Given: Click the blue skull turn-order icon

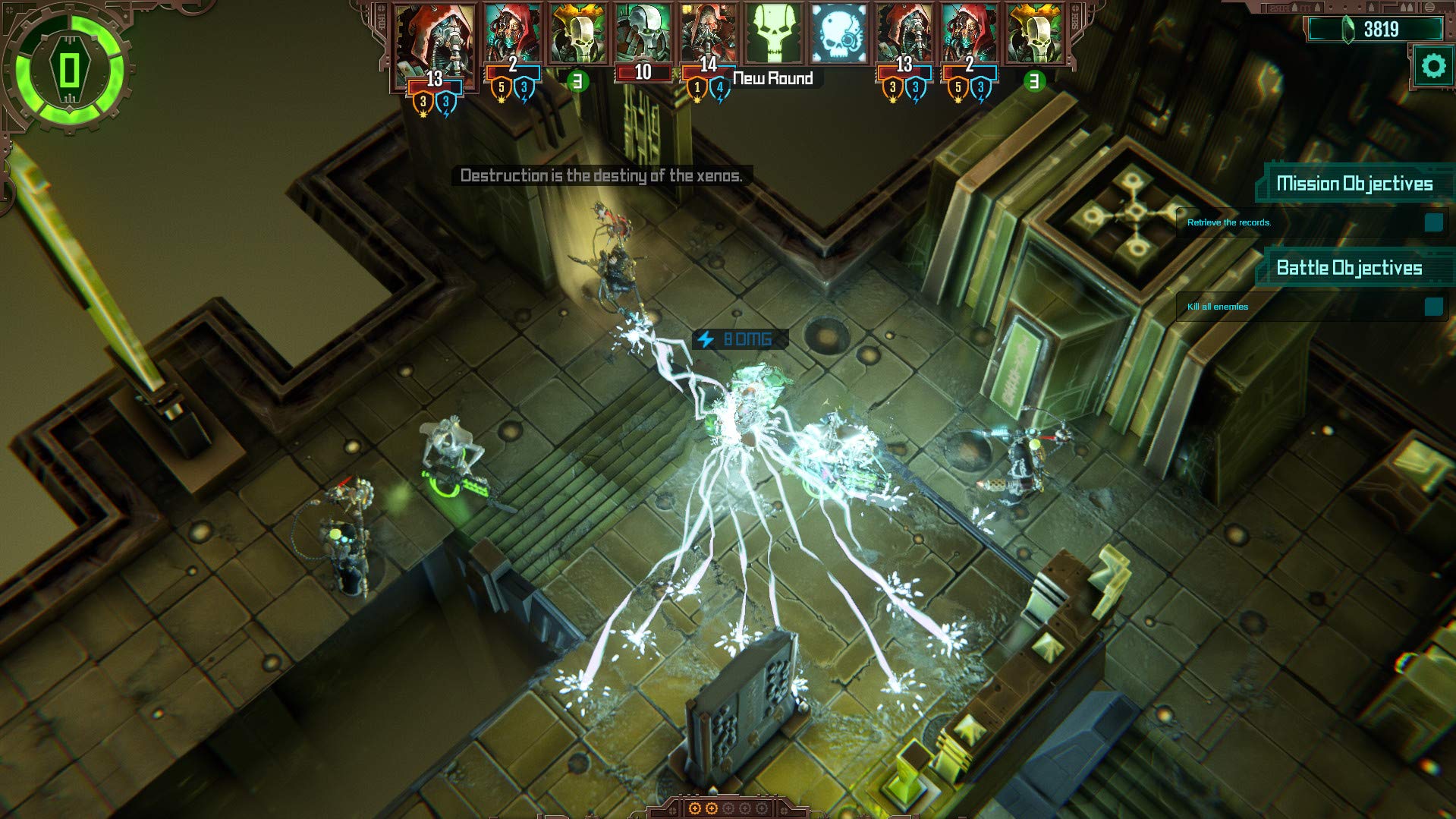Looking at the screenshot, I should [x=838, y=35].
